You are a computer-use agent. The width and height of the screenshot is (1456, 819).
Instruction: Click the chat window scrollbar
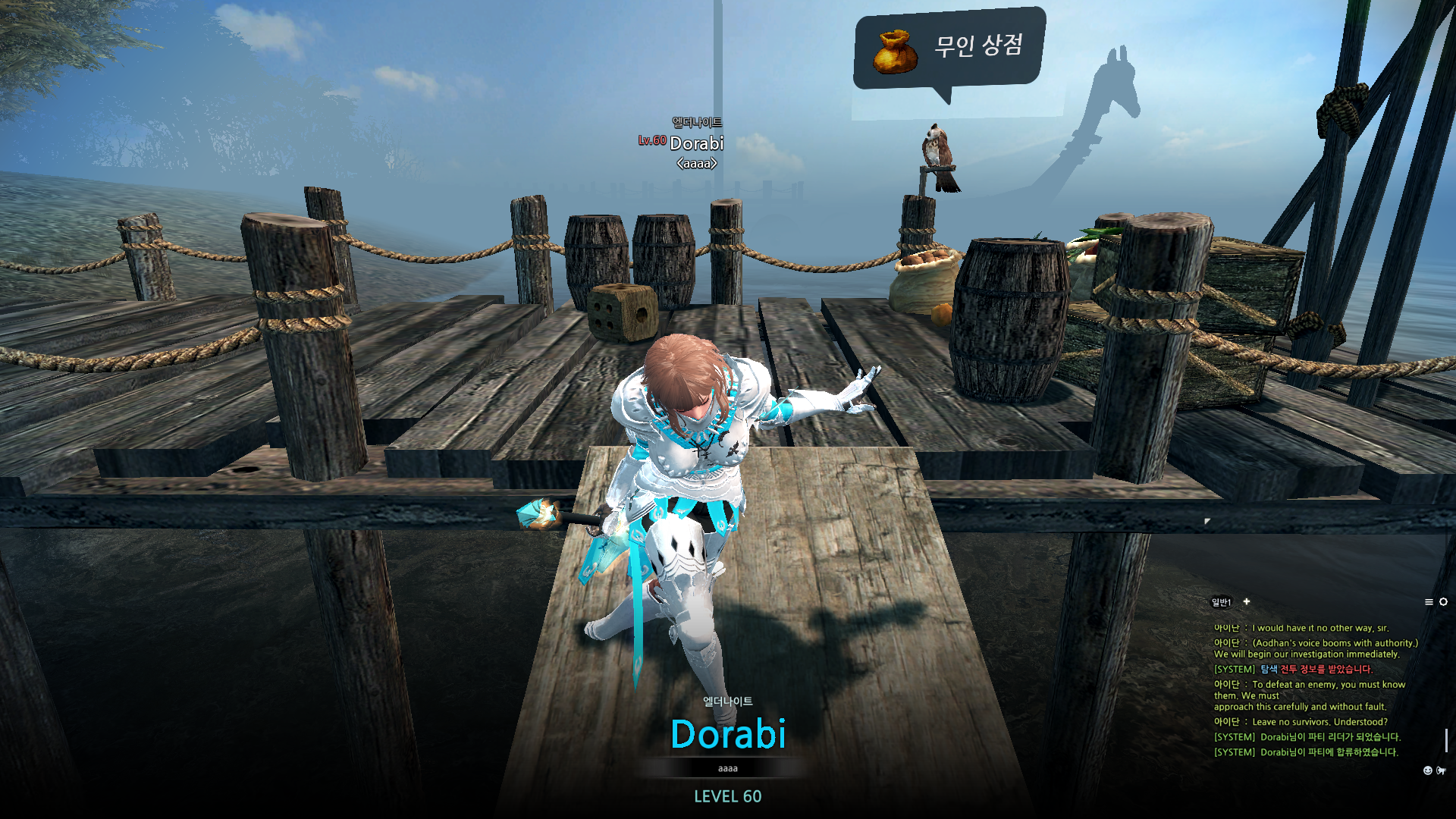coord(1446,739)
